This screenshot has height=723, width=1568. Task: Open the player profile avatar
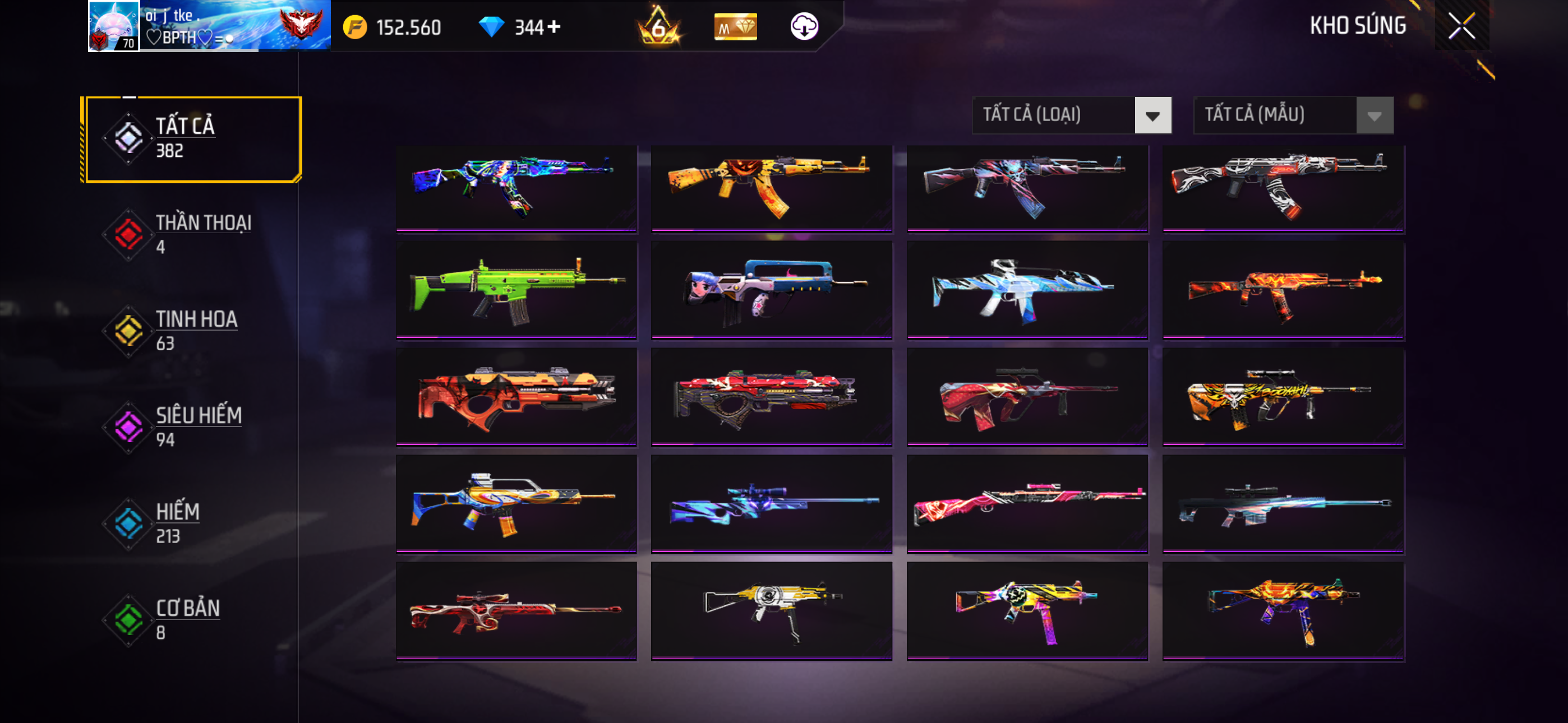point(114,26)
